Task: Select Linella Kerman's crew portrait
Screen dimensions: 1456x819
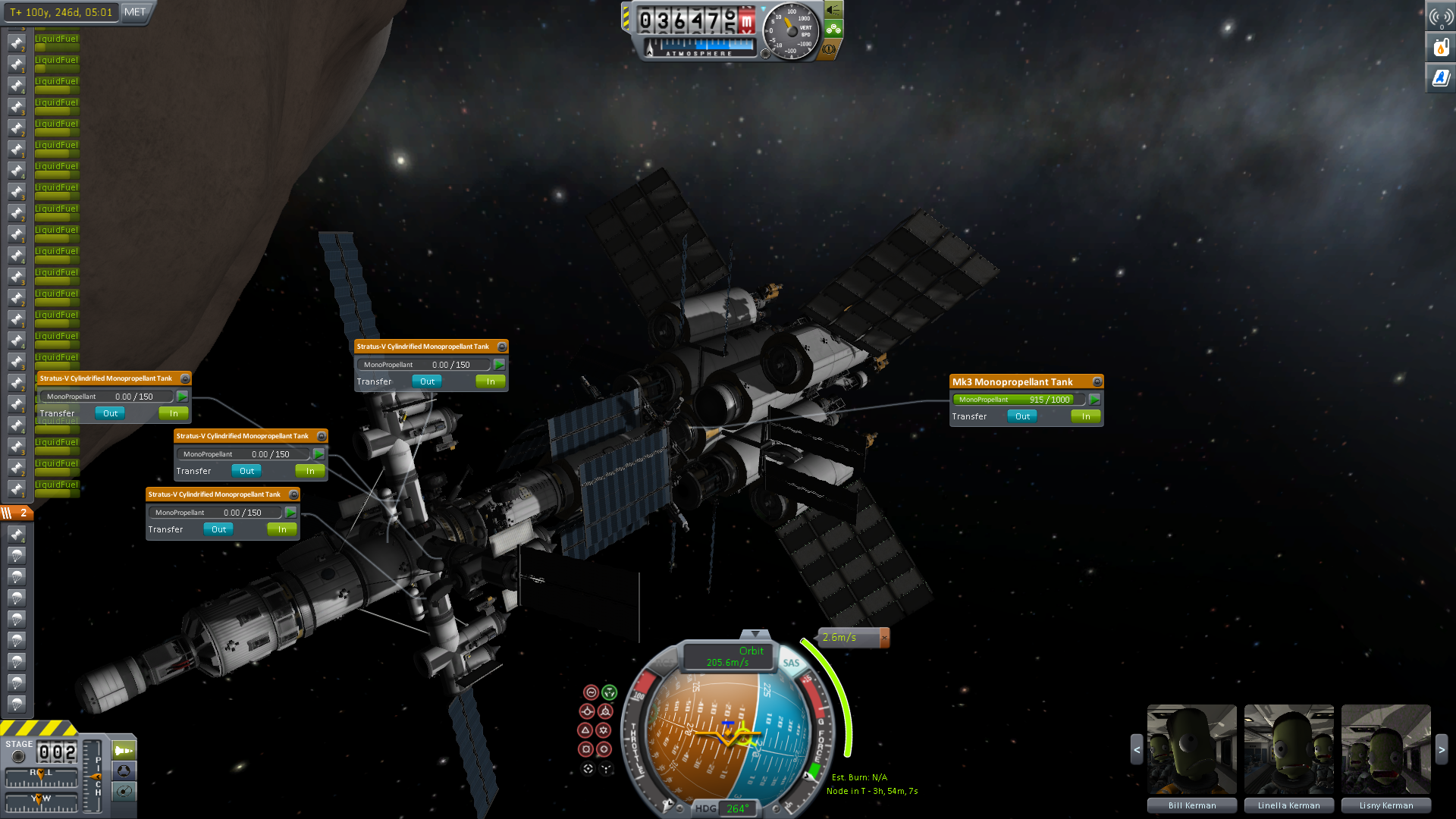Action: coord(1289,750)
